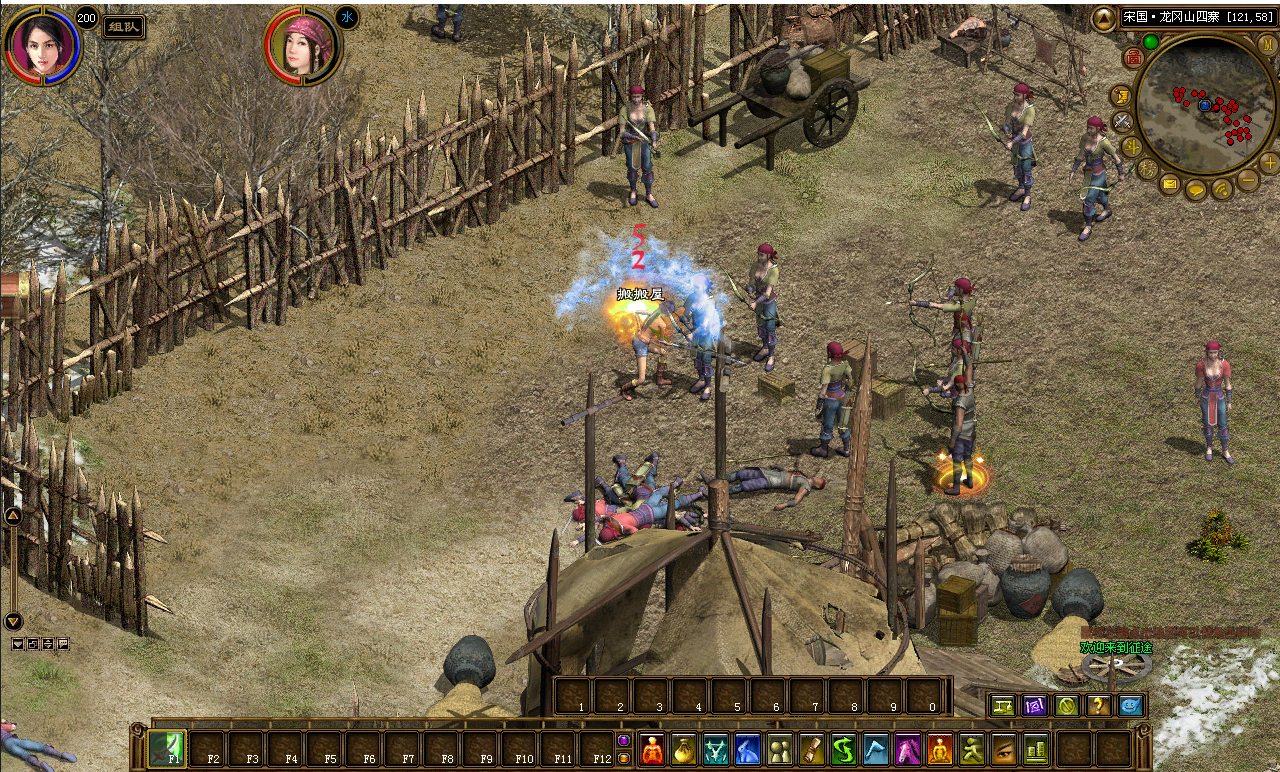Viewport: 1280px width, 772px height.
Task: Click the blue smiley face icon
Action: click(x=1130, y=706)
